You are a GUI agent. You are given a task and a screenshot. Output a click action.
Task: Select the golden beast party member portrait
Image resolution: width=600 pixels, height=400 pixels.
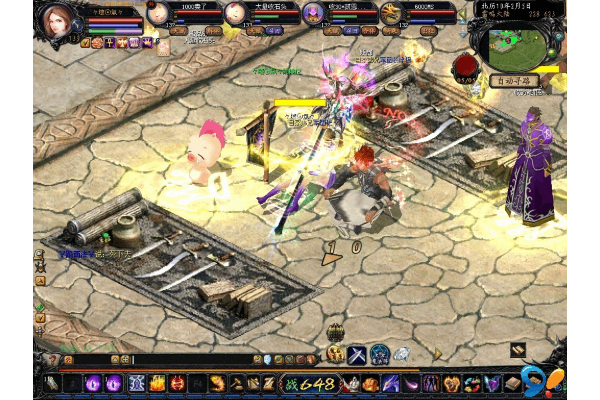390,13
